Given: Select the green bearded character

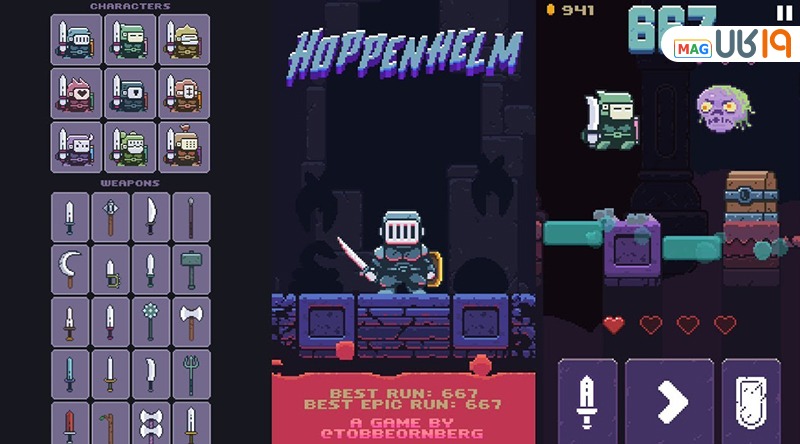Looking at the screenshot, I should coord(130,147).
